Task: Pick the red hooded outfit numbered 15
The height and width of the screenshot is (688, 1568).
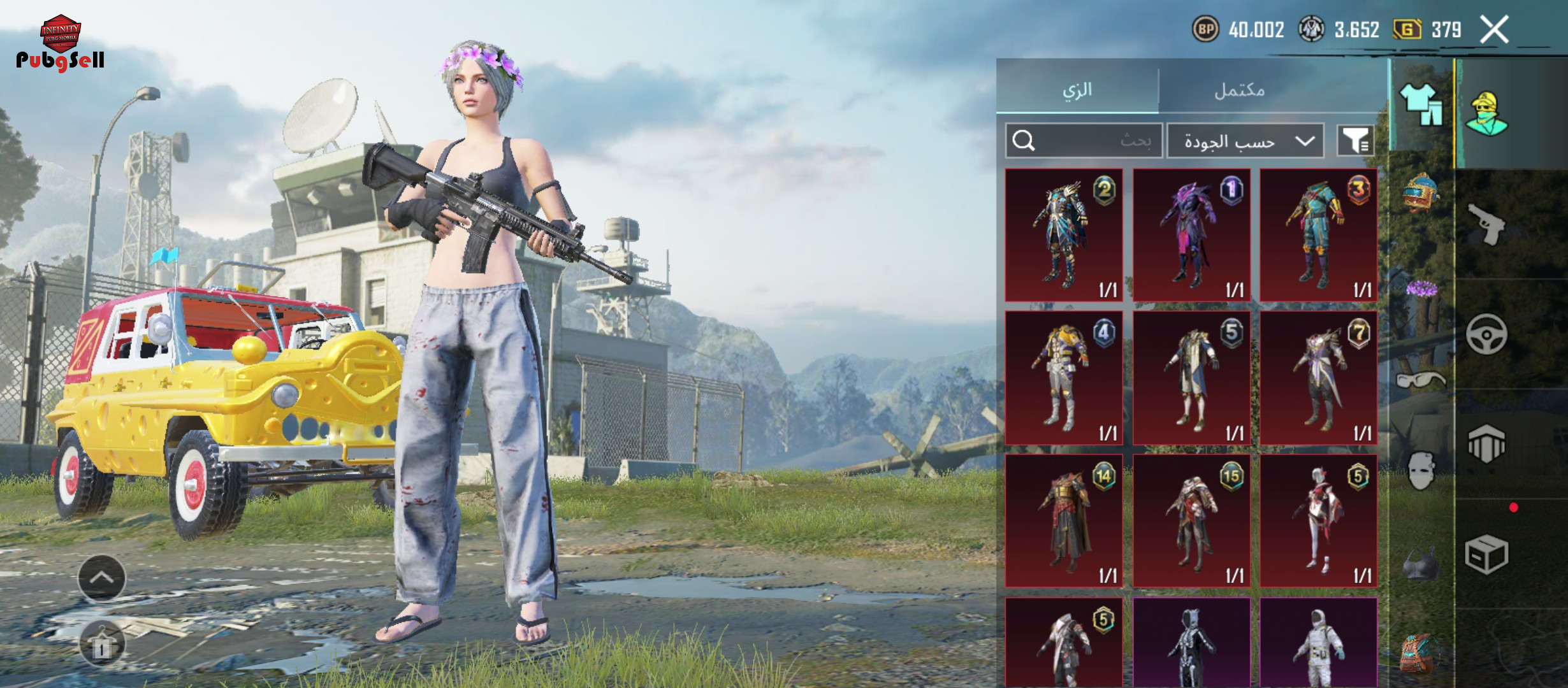Action: (x=1191, y=520)
